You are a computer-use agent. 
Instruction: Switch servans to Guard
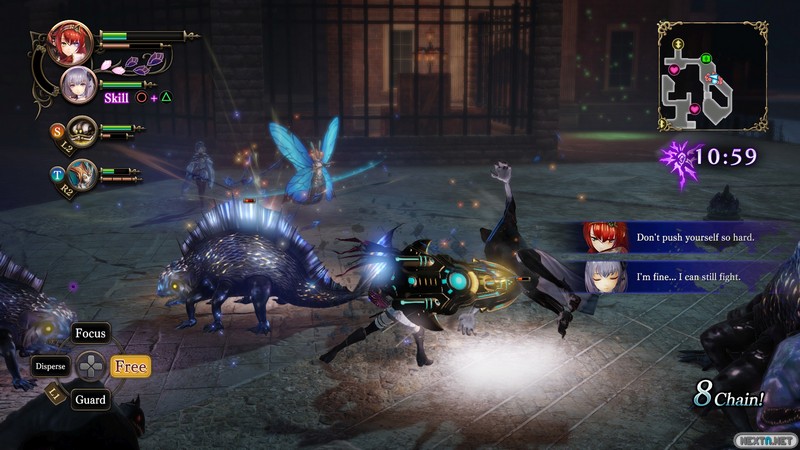(x=89, y=400)
